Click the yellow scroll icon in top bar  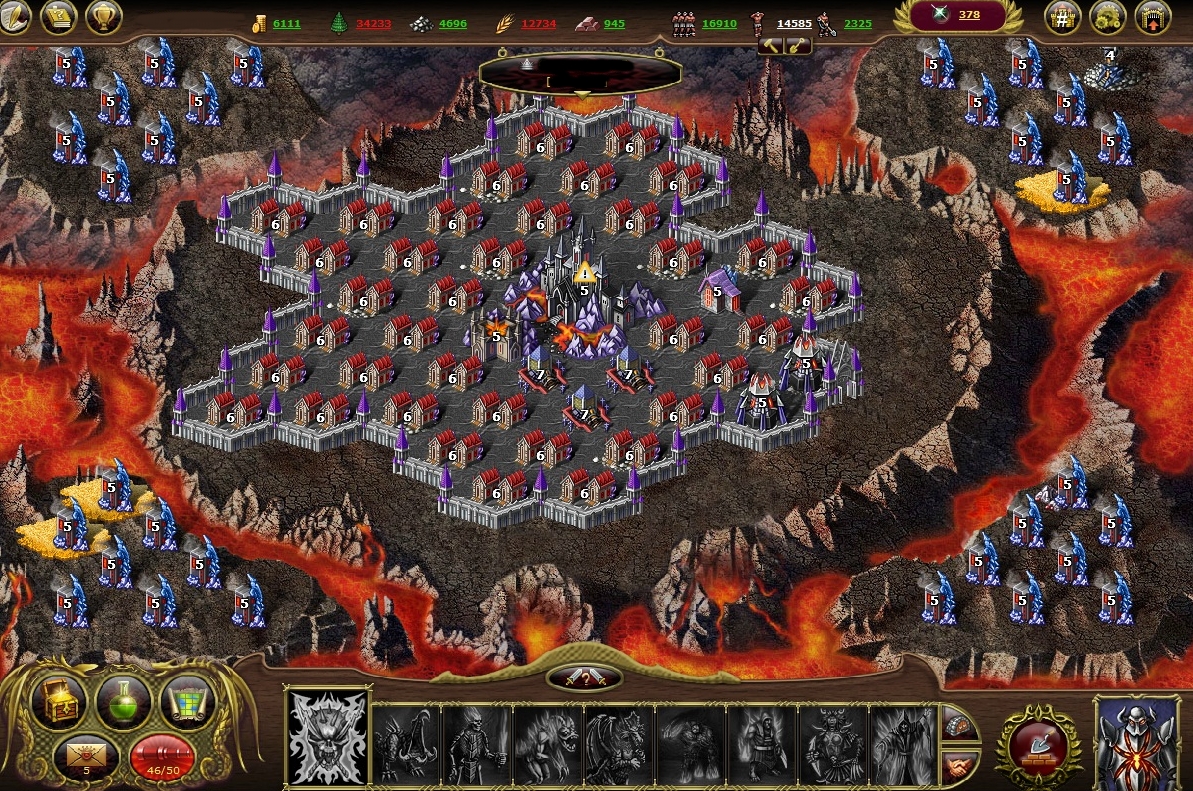(60, 16)
